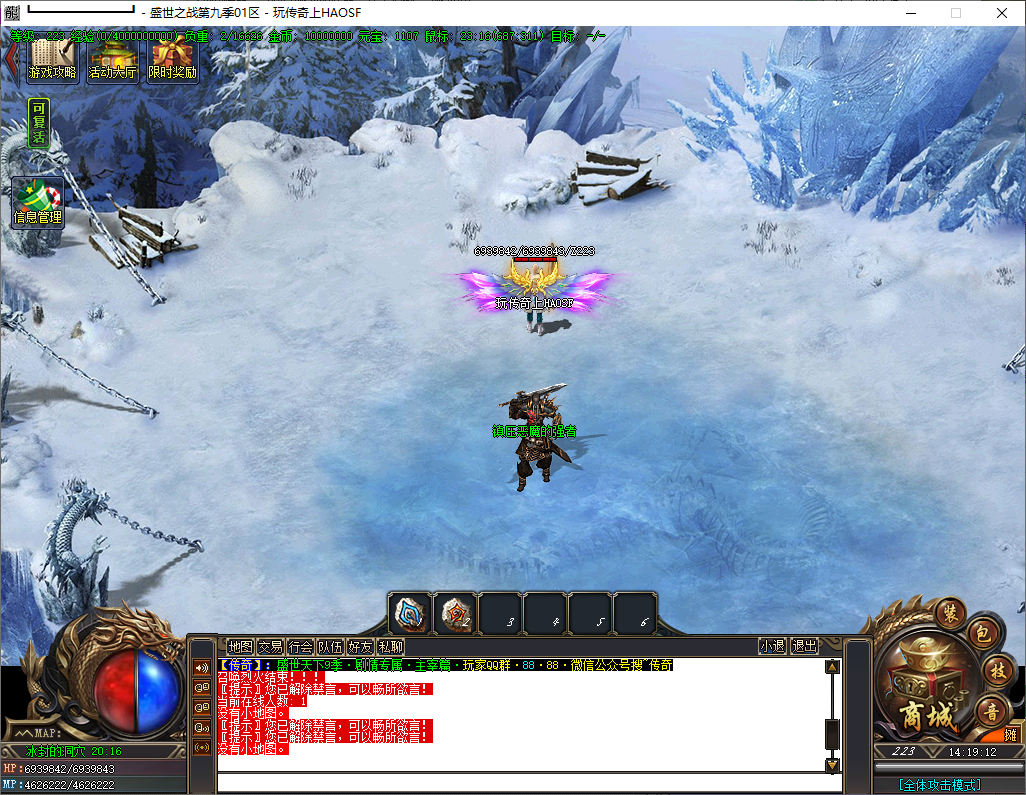
Task: Open the 交易 trade tab
Action: (x=270, y=647)
